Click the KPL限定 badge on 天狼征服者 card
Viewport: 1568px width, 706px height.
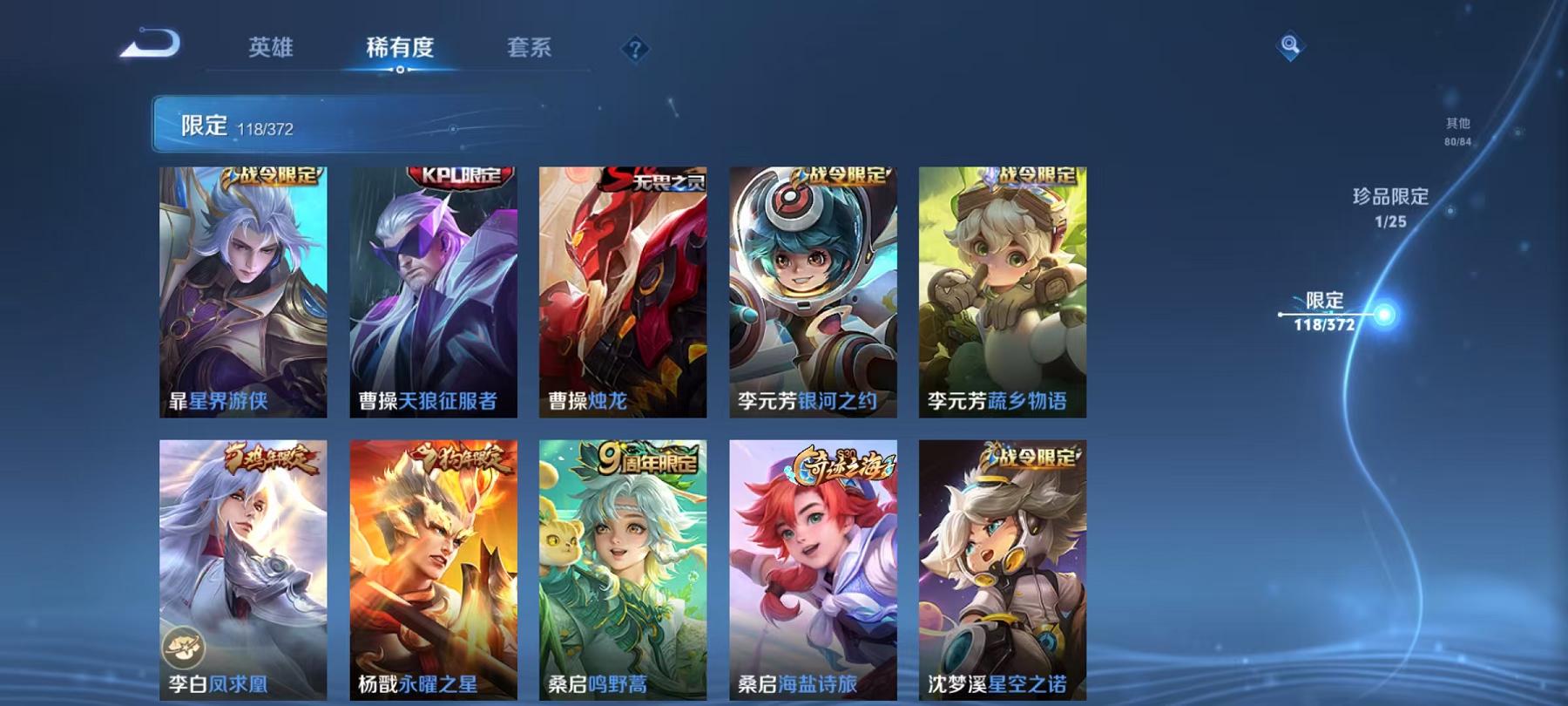(454, 175)
